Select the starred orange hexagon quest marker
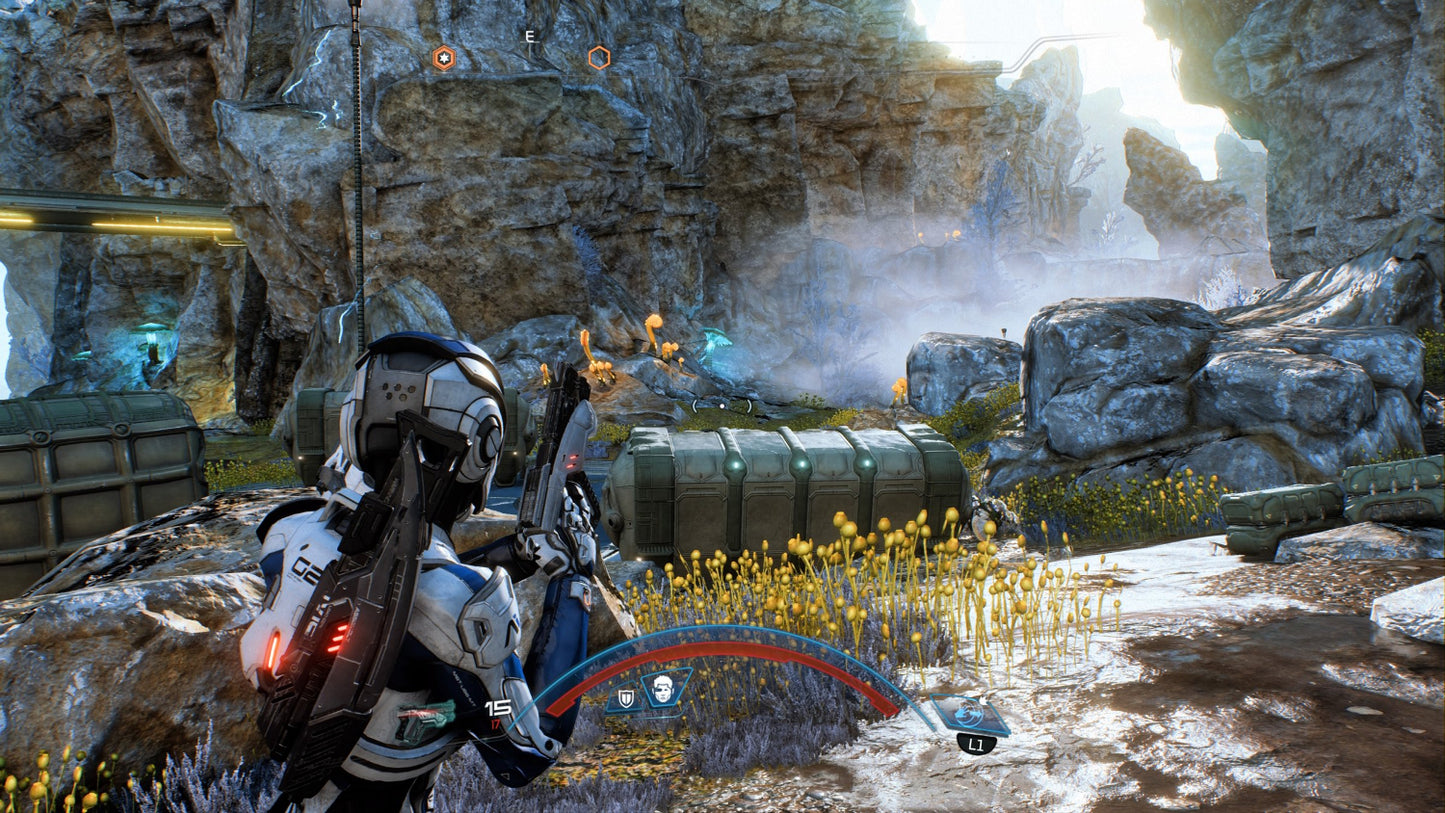The width and height of the screenshot is (1445, 813). point(444,58)
